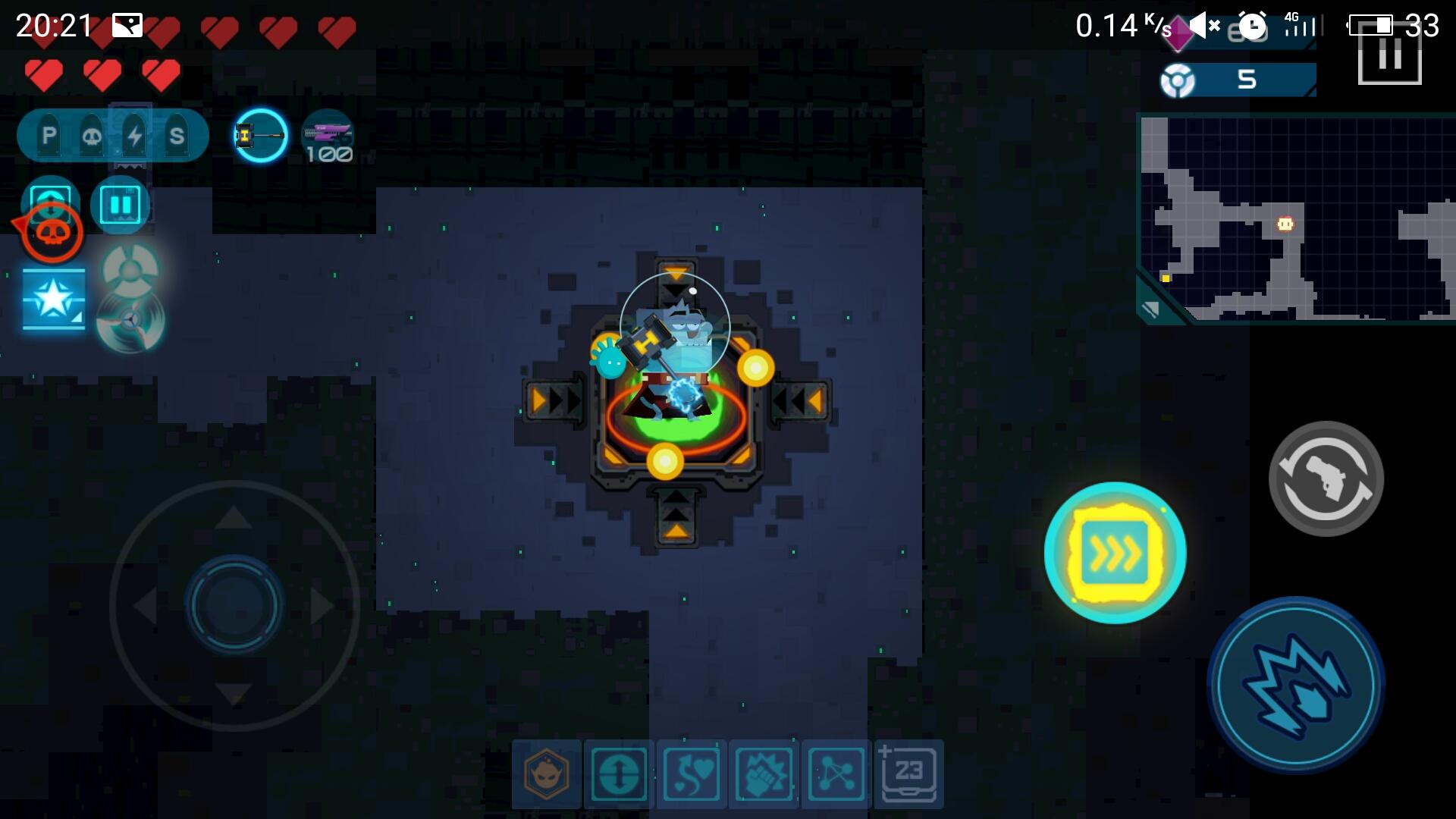Toggle the skull tombstone slot
Viewport: 1456px width, 819px height.
pos(91,135)
